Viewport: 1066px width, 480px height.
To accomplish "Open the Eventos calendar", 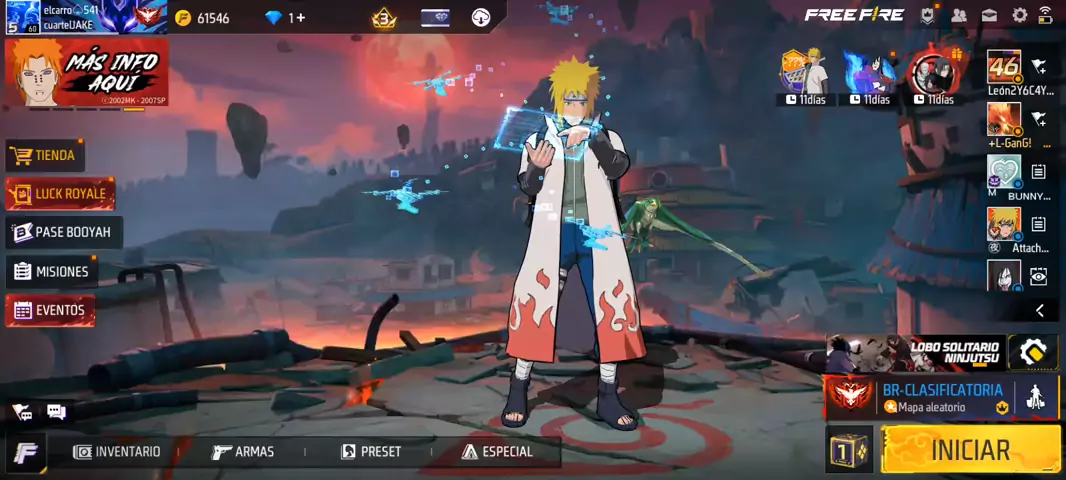I will [x=50, y=310].
